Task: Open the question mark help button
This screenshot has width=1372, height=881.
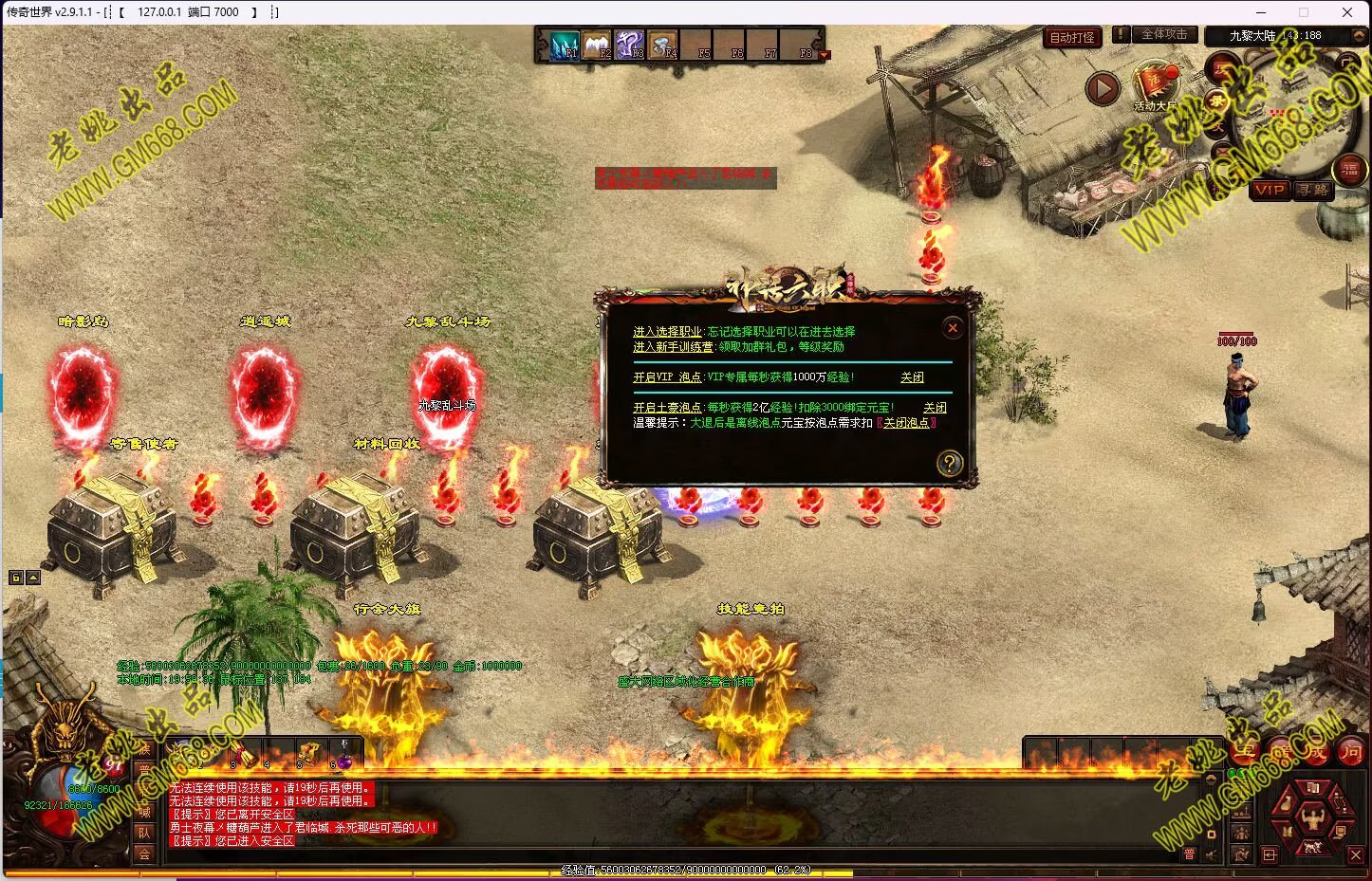Action: [949, 463]
